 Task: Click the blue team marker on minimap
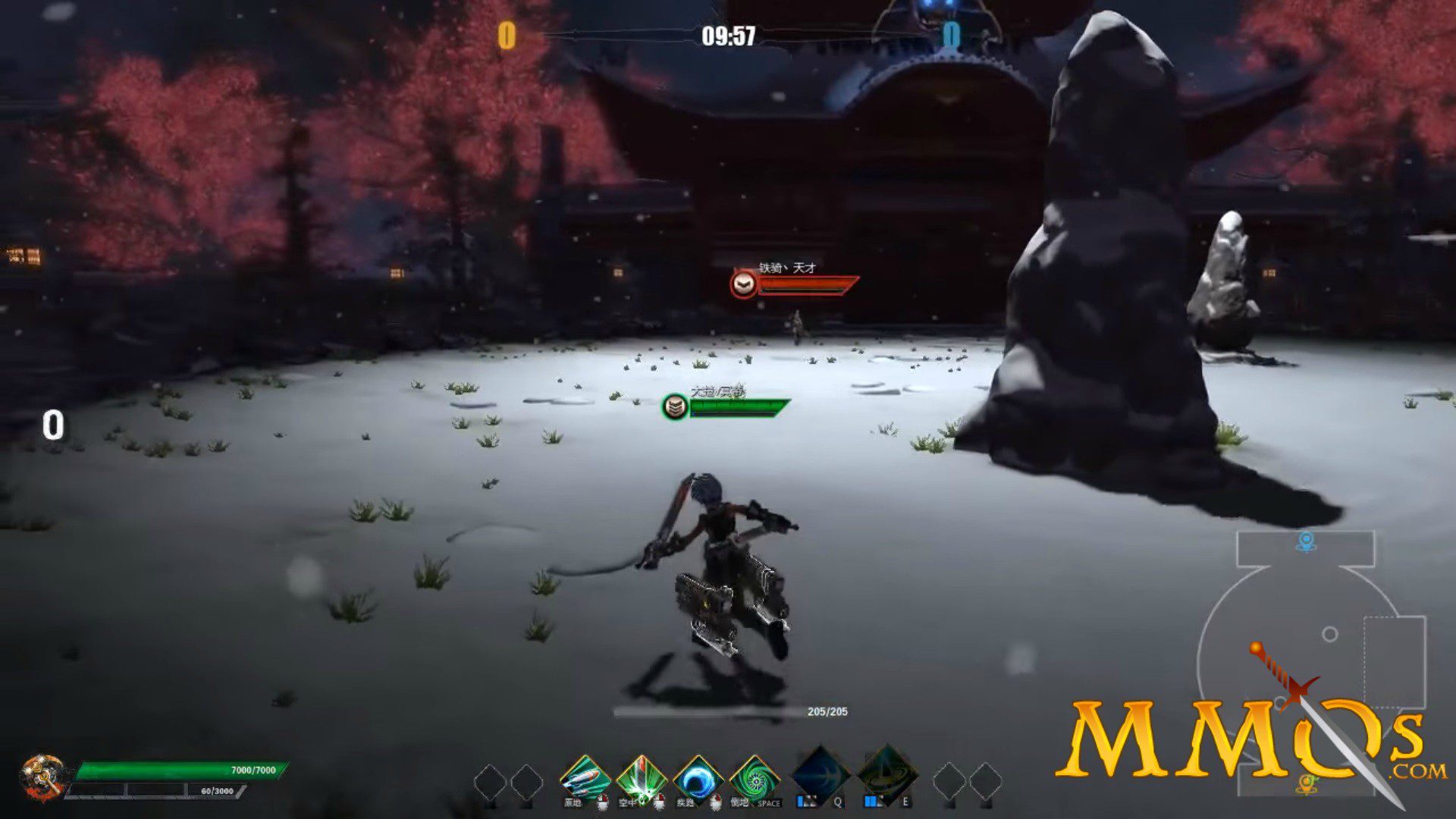pos(1306,541)
